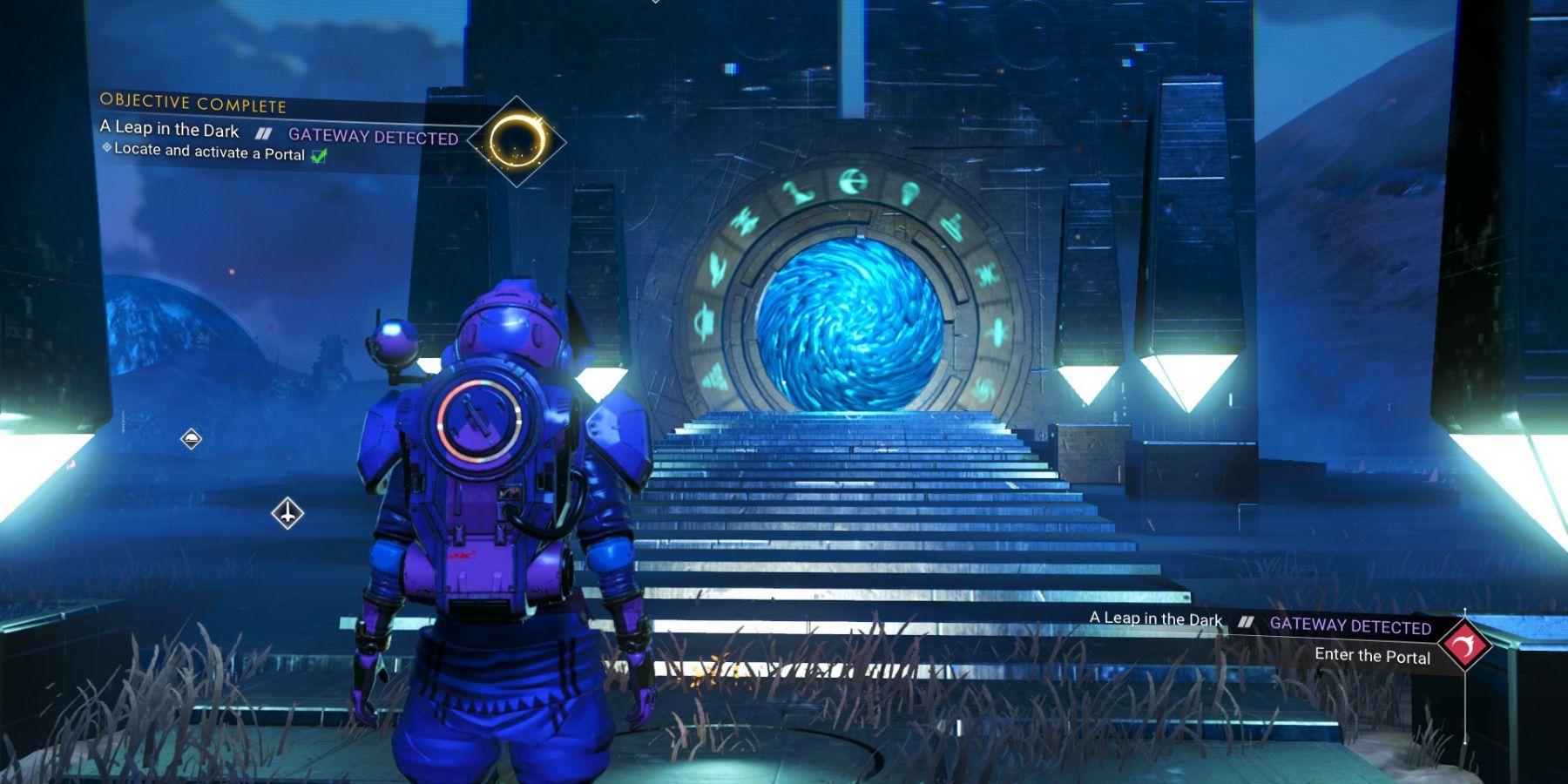
Task: Select the red Enter the Portal mission icon
Action: [x=1464, y=645]
